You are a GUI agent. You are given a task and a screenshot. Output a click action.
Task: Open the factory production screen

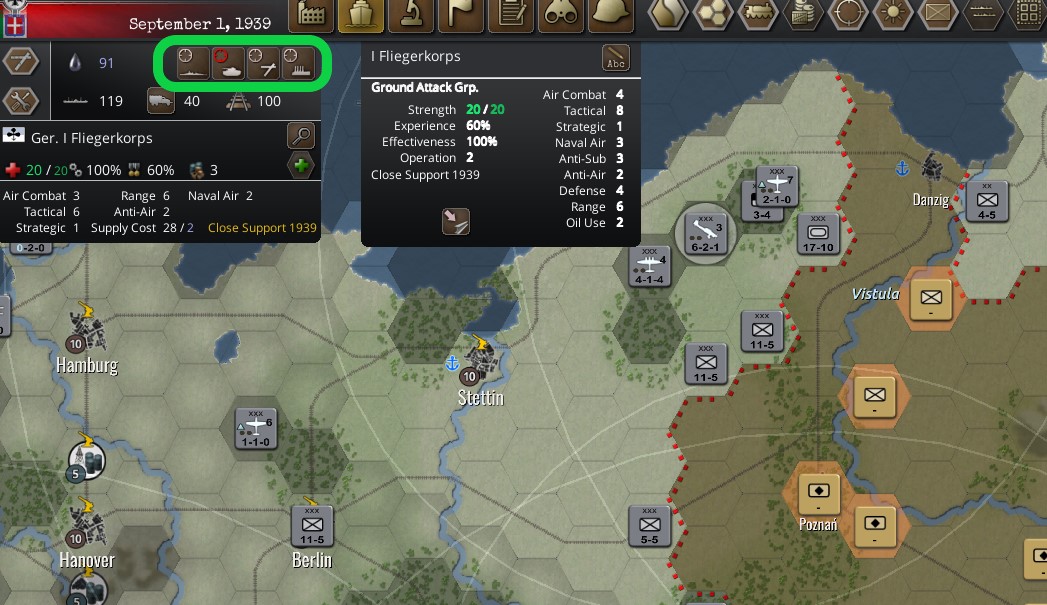point(312,14)
